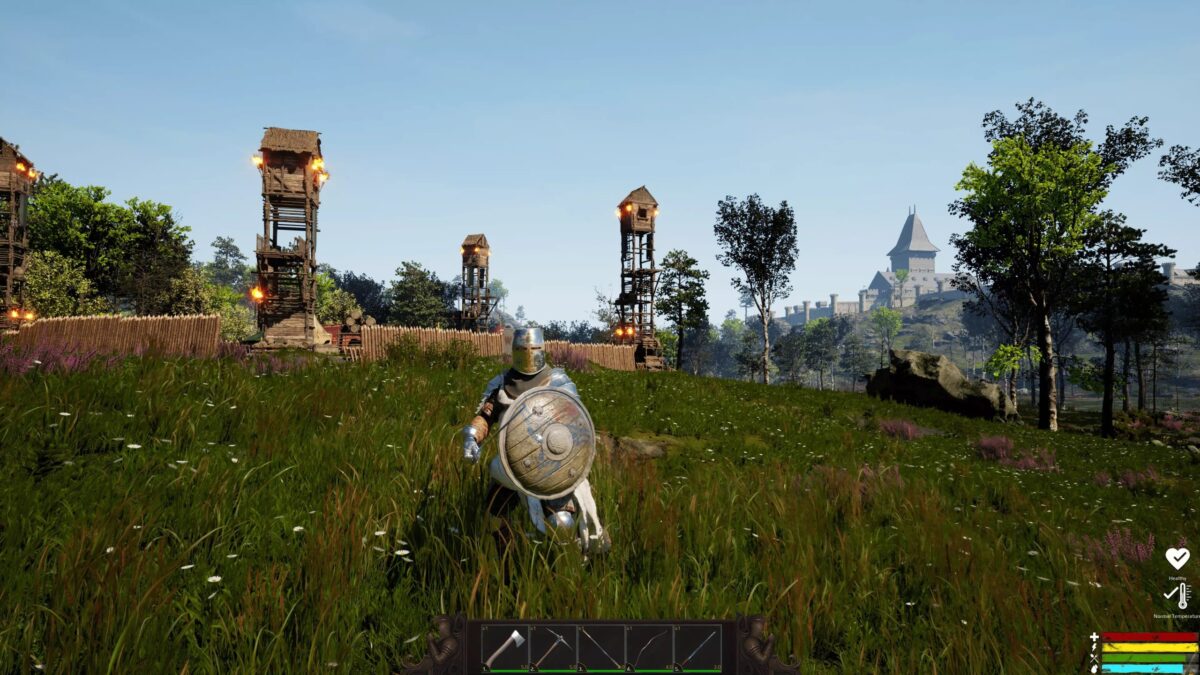Select the bow hotbar slot
The image size is (1200, 675).
[x=649, y=647]
